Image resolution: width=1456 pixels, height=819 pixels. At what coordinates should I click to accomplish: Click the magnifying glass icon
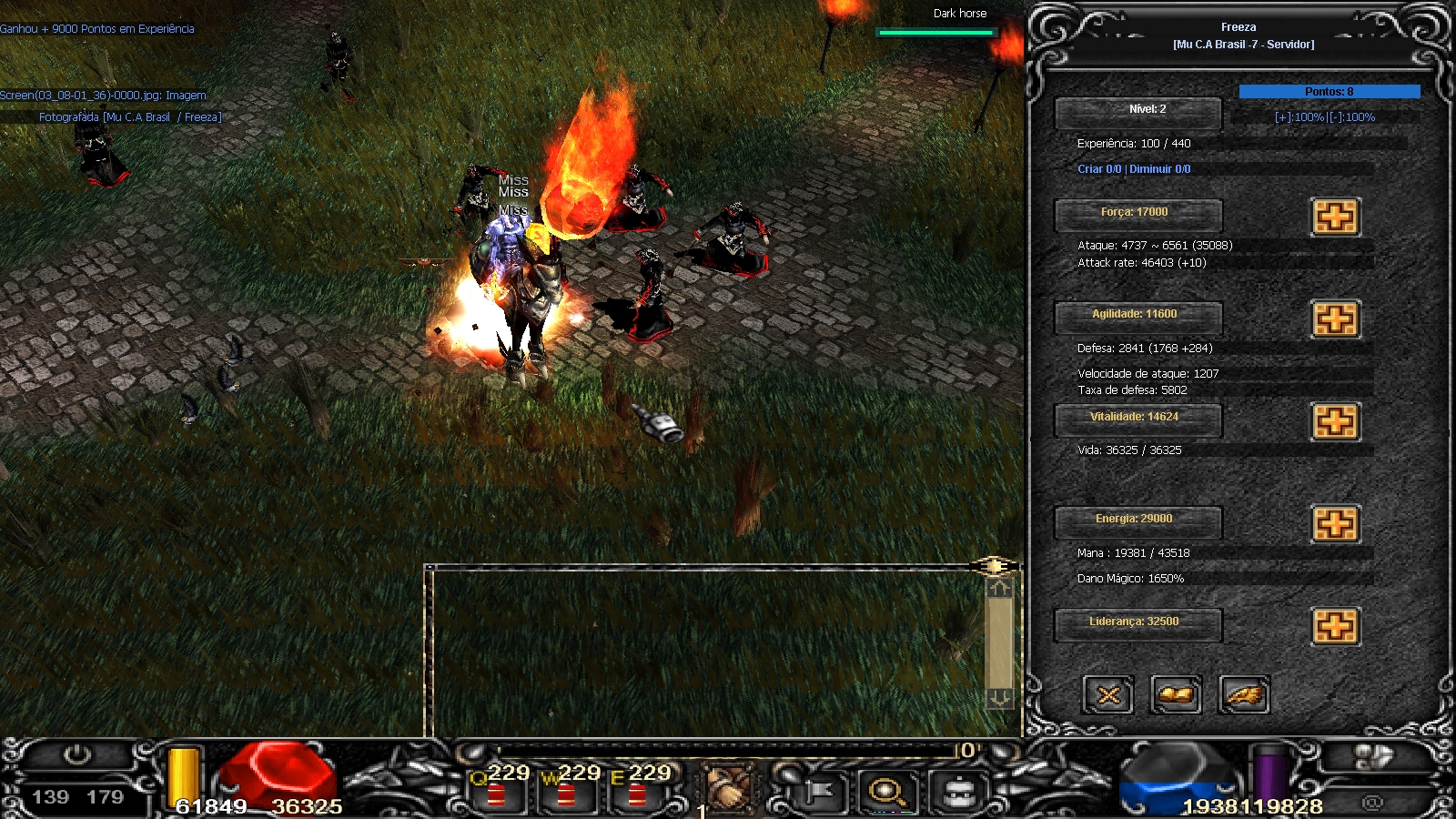887,792
